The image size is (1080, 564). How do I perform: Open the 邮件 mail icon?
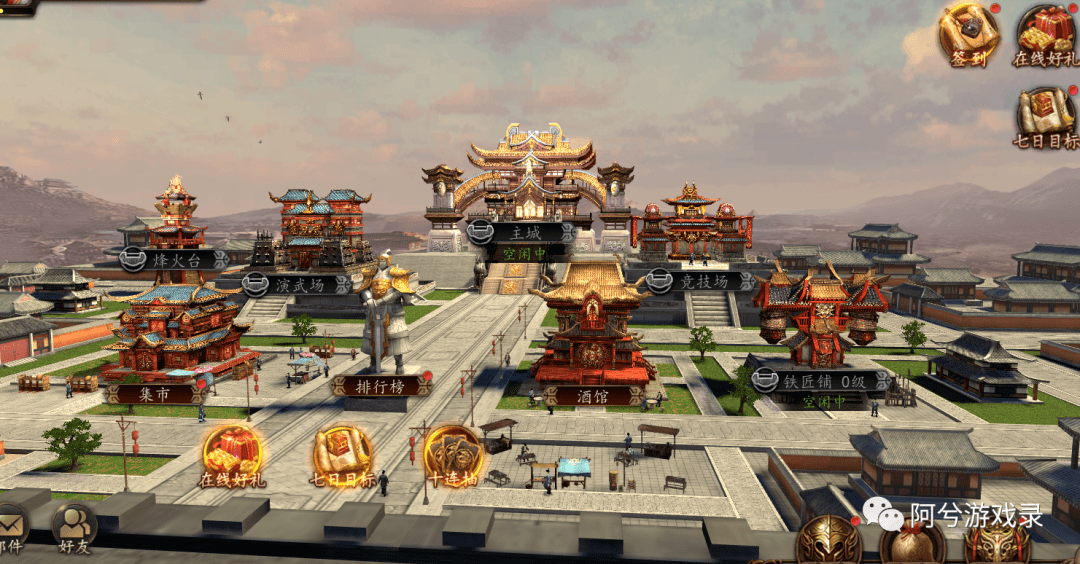pos(10,526)
